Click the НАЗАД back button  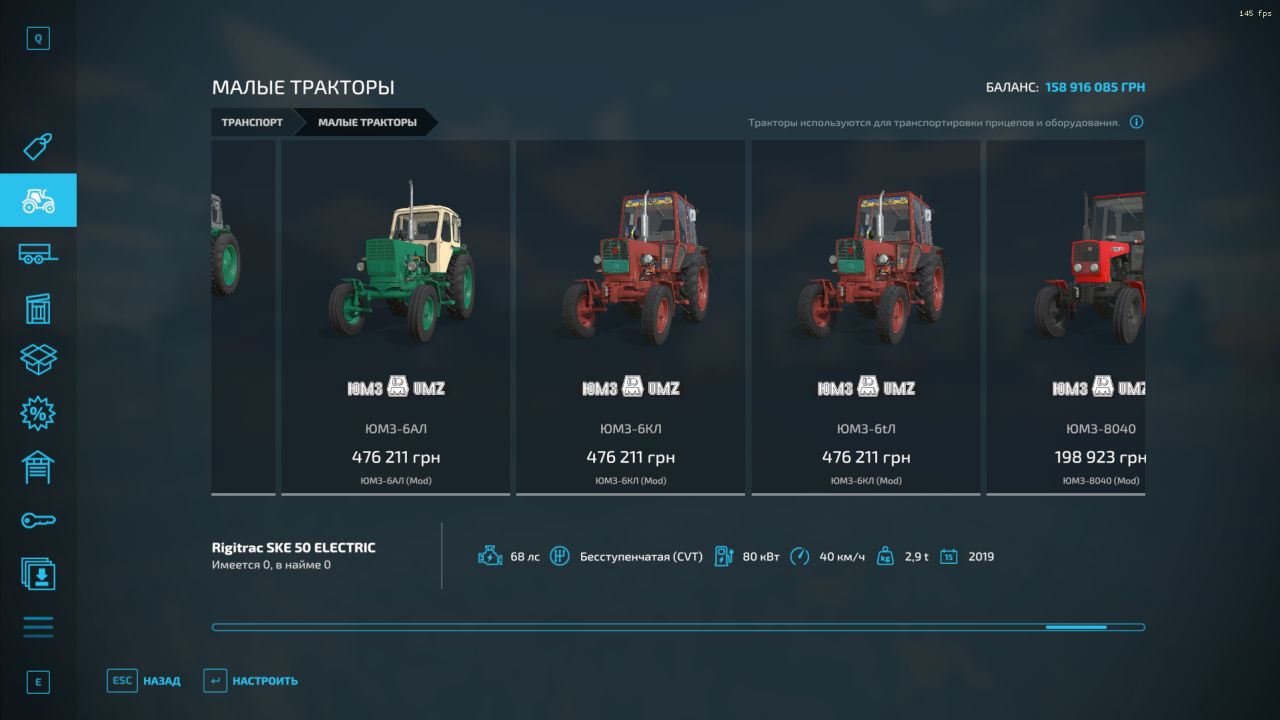coord(145,681)
